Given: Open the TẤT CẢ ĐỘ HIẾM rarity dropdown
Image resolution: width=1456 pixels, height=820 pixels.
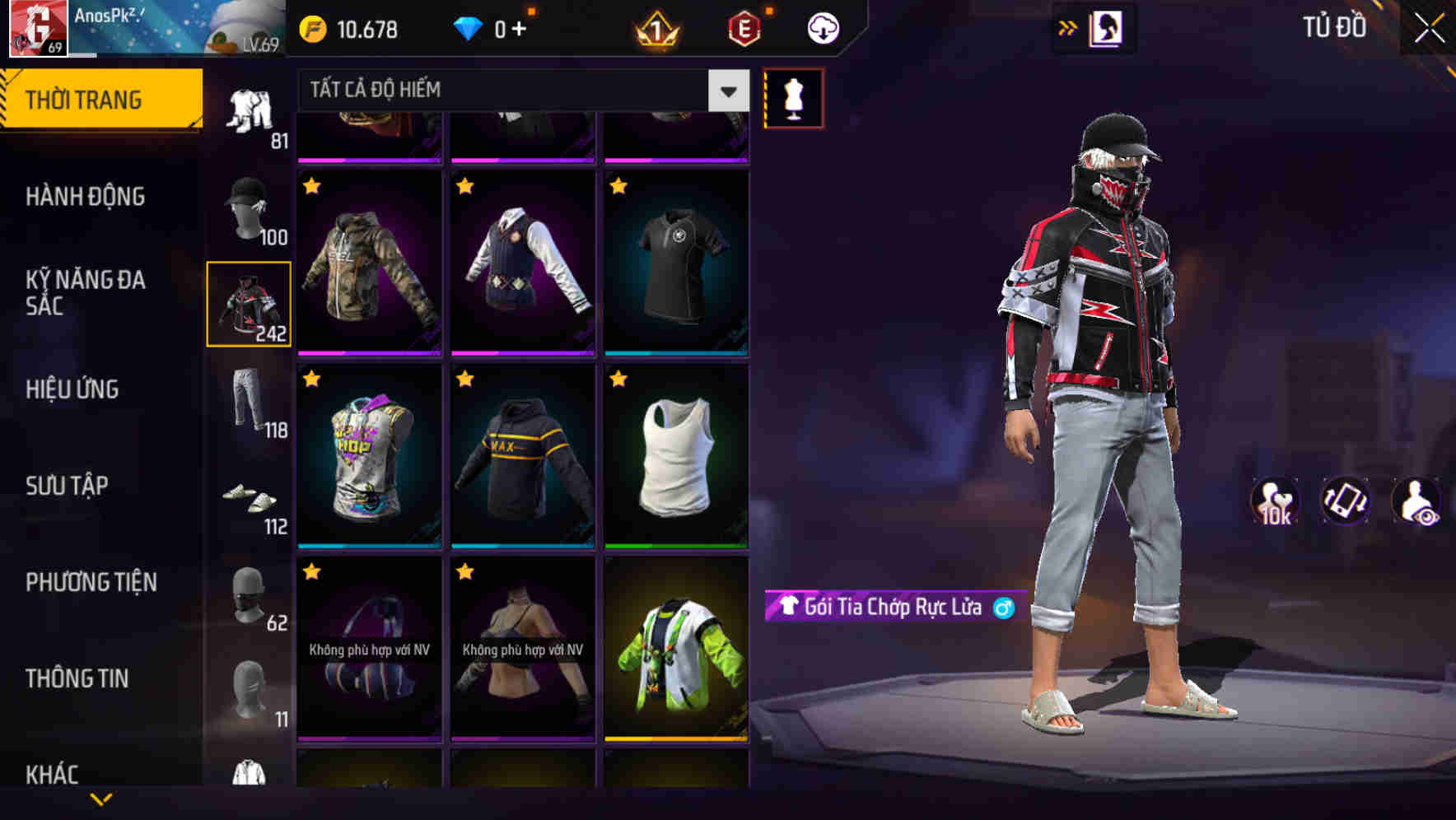Looking at the screenshot, I should (519, 91).
